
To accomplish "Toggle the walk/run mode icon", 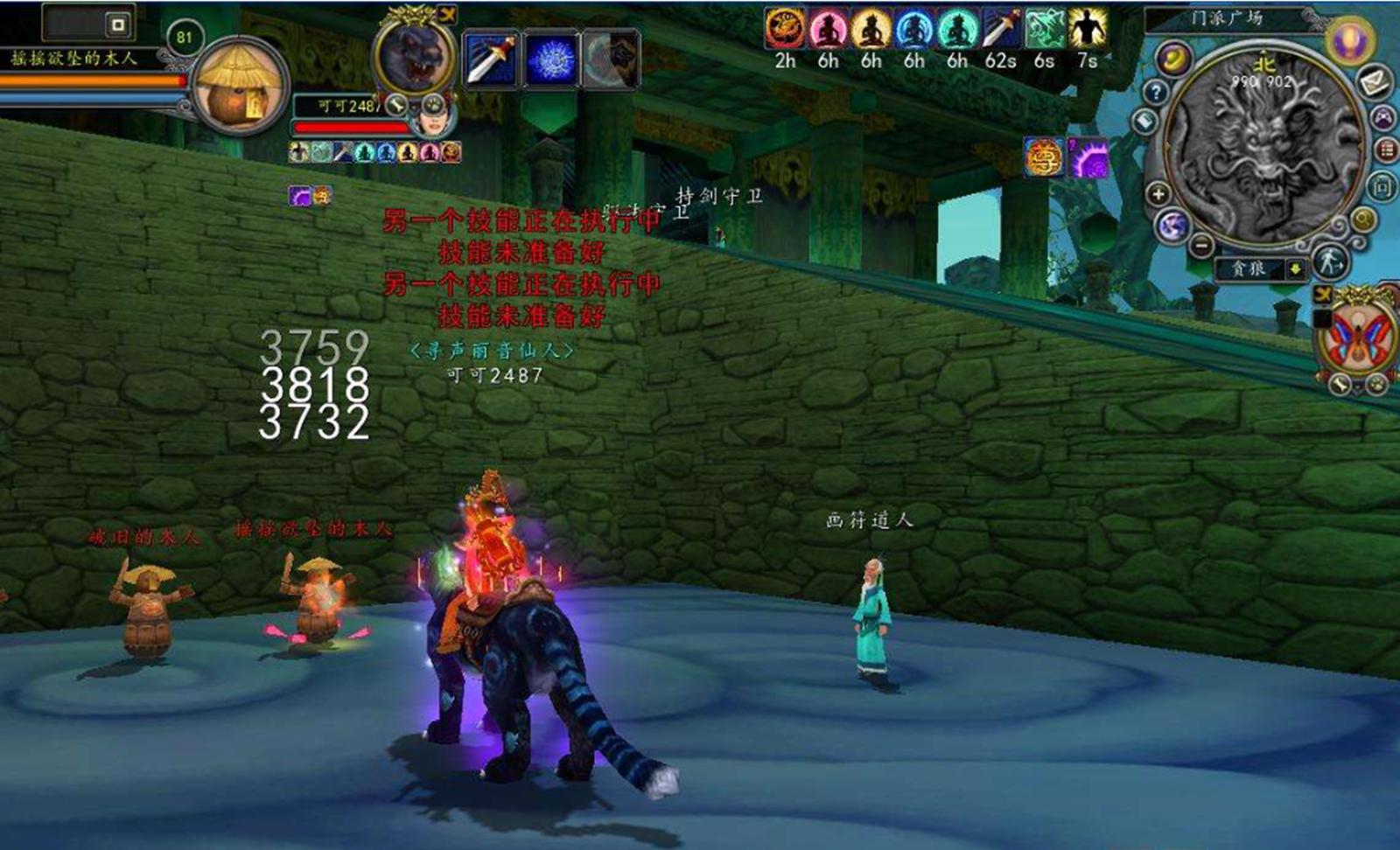I will point(1330,261).
